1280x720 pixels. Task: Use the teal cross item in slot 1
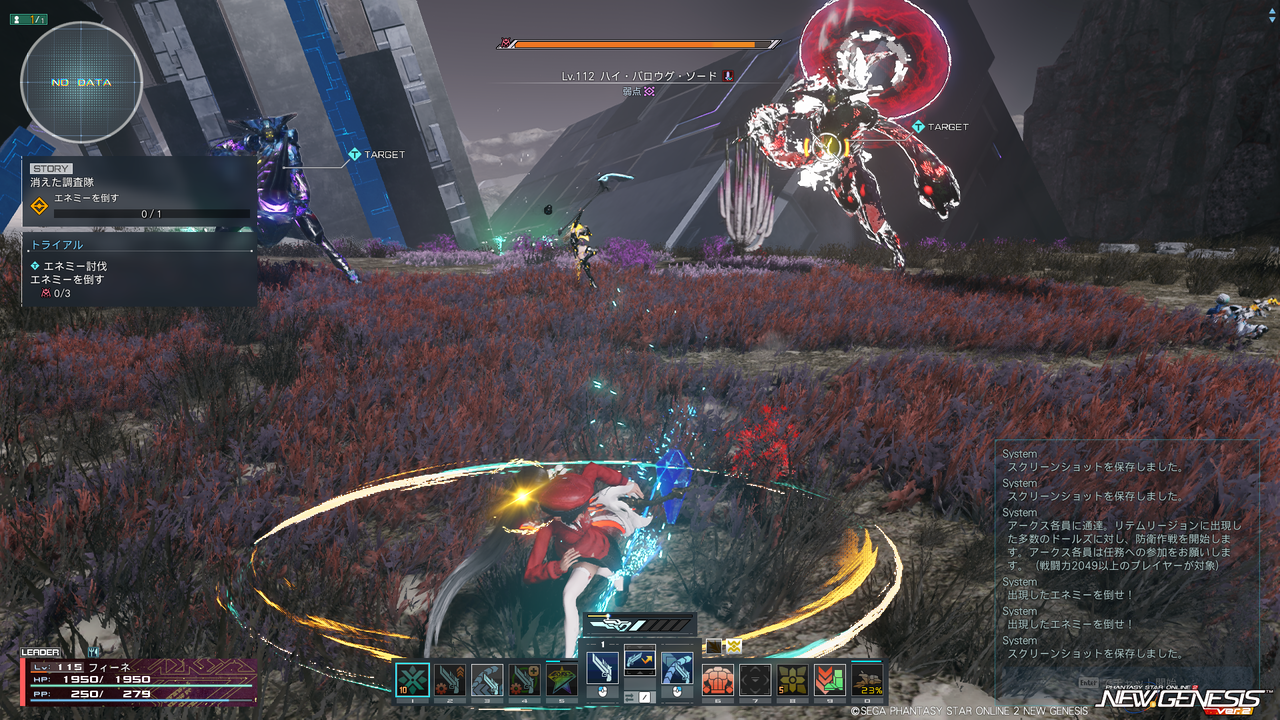click(x=412, y=680)
